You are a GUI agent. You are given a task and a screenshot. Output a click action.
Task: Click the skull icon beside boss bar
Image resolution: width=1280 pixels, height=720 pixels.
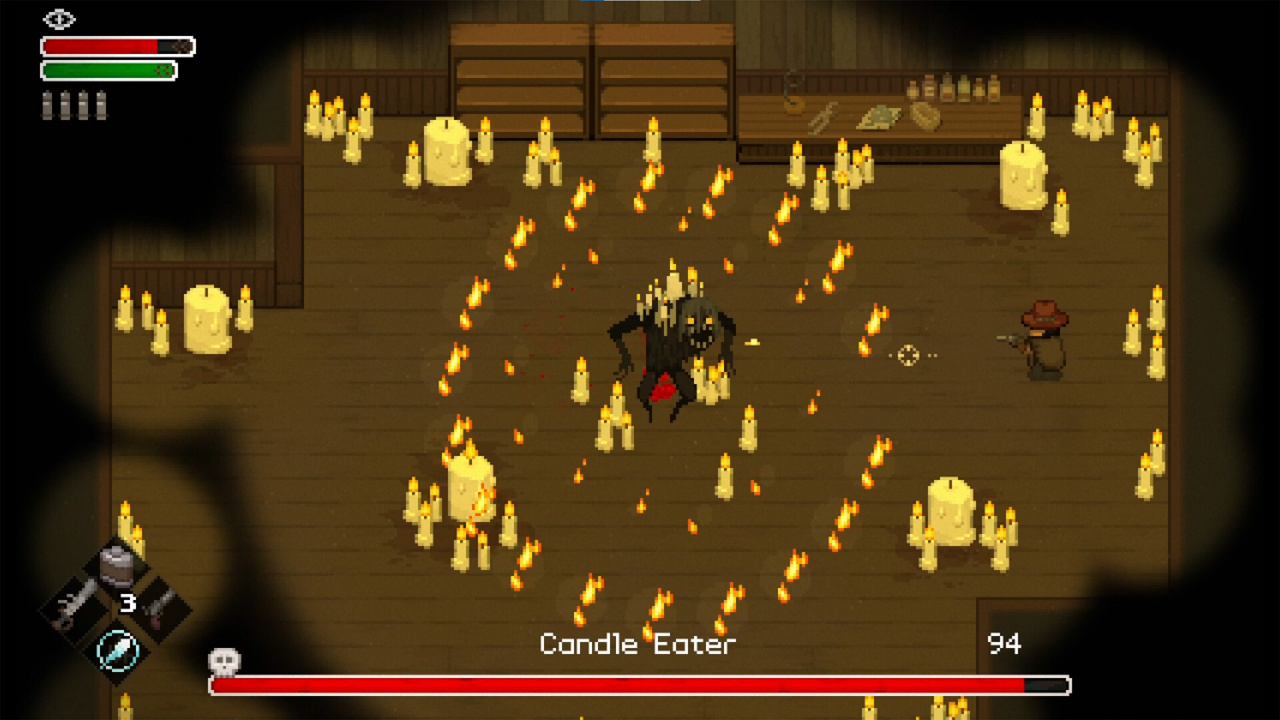pos(223,659)
